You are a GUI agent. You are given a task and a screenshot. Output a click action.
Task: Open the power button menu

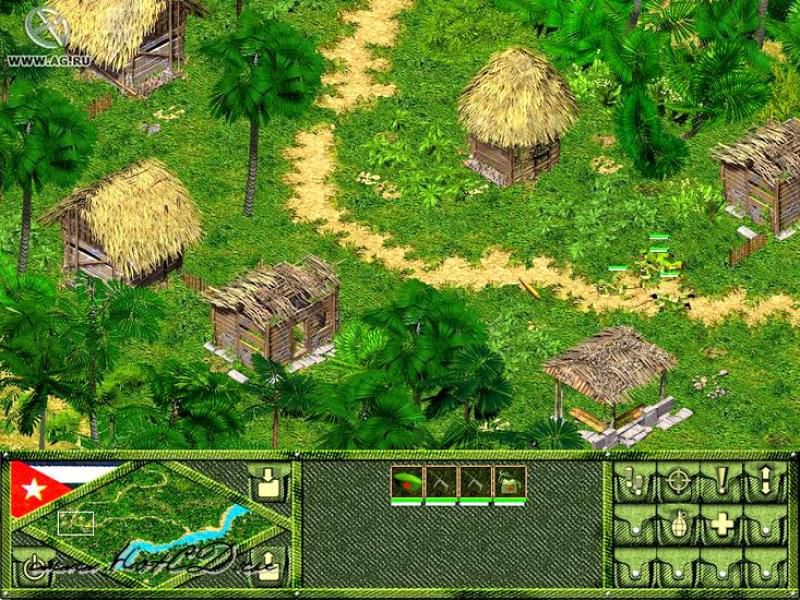point(34,563)
